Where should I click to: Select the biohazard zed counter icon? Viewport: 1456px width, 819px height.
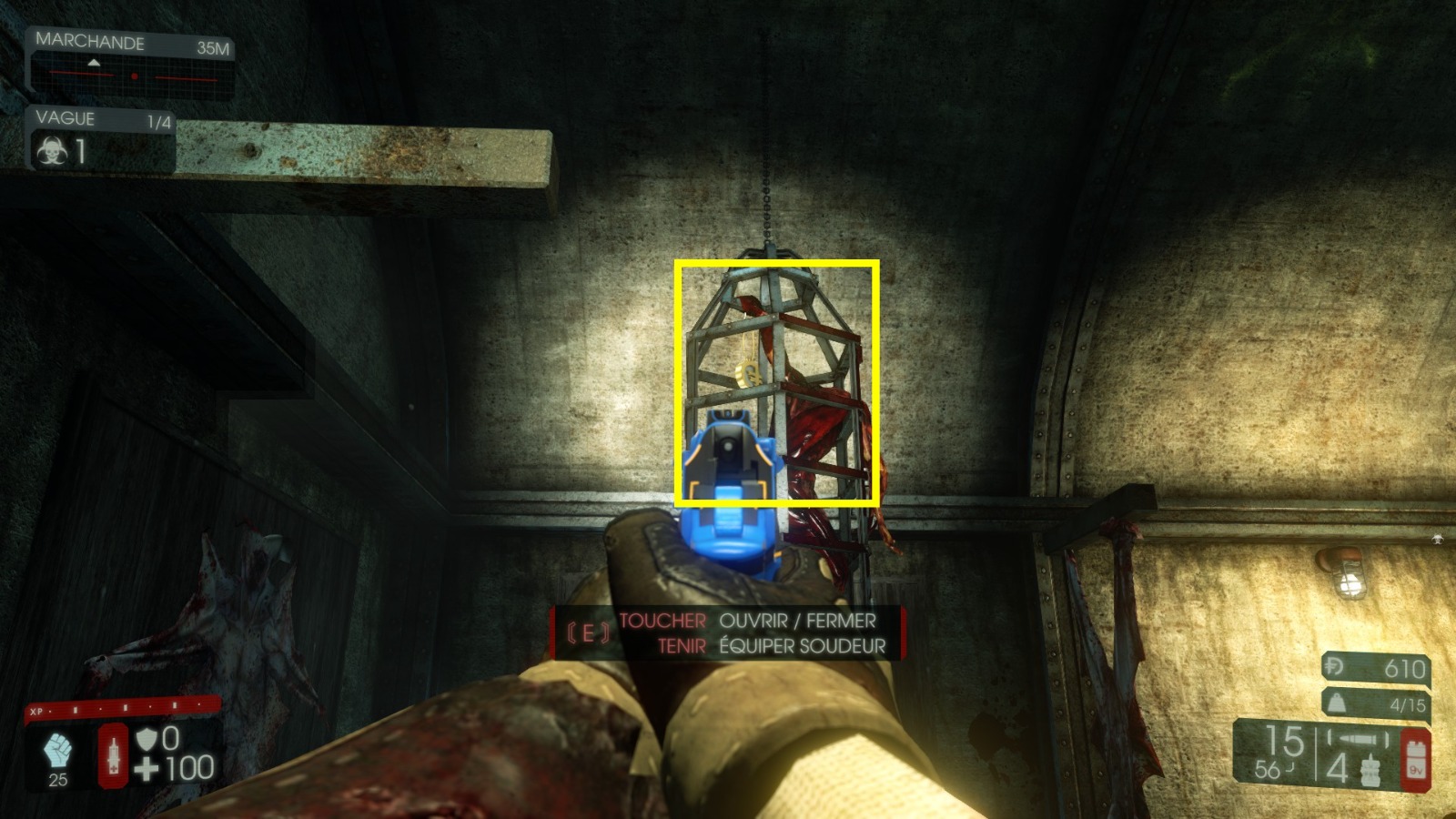click(51, 150)
